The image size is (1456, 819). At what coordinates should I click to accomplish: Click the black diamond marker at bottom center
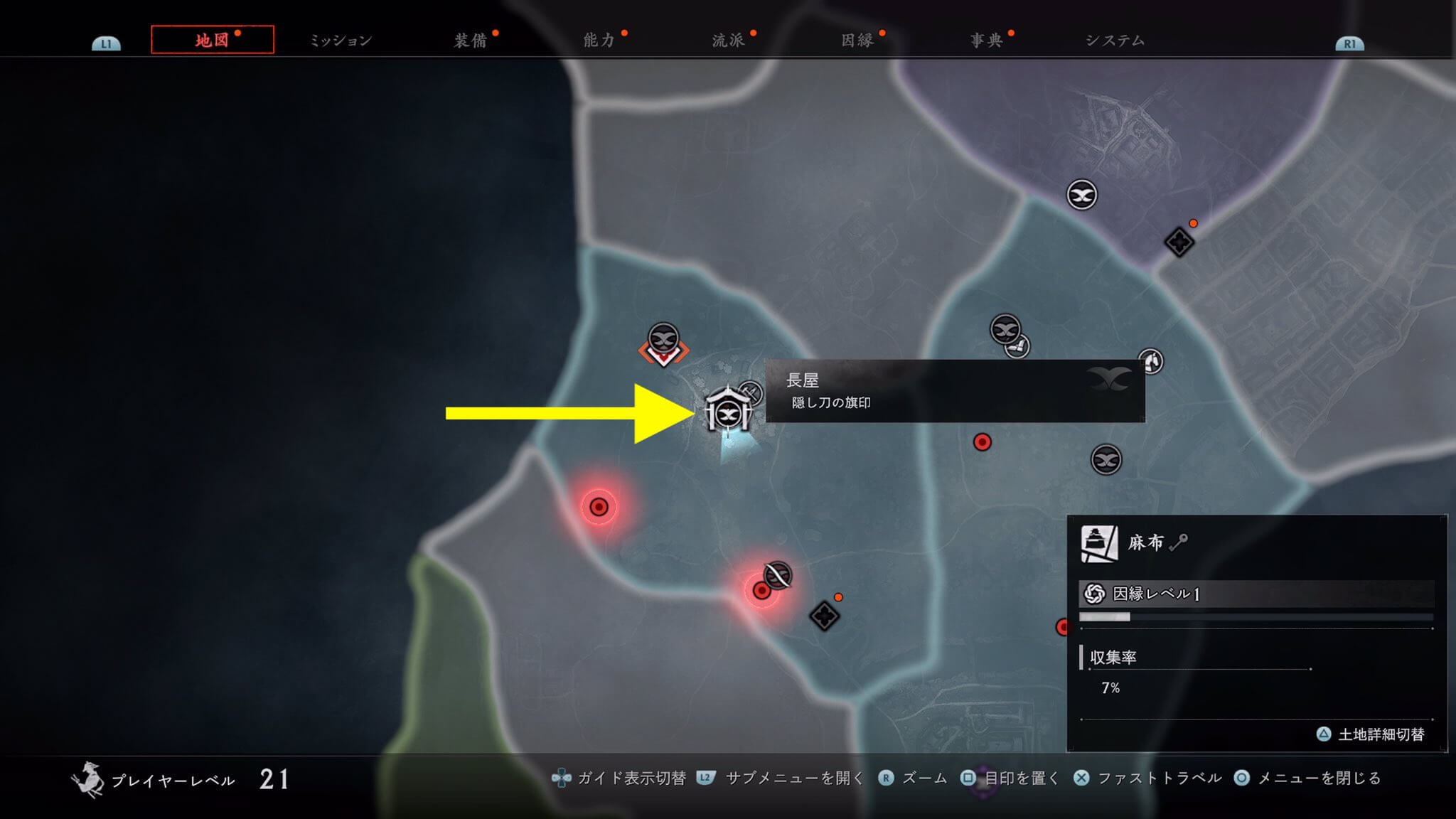pyautogui.click(x=824, y=616)
